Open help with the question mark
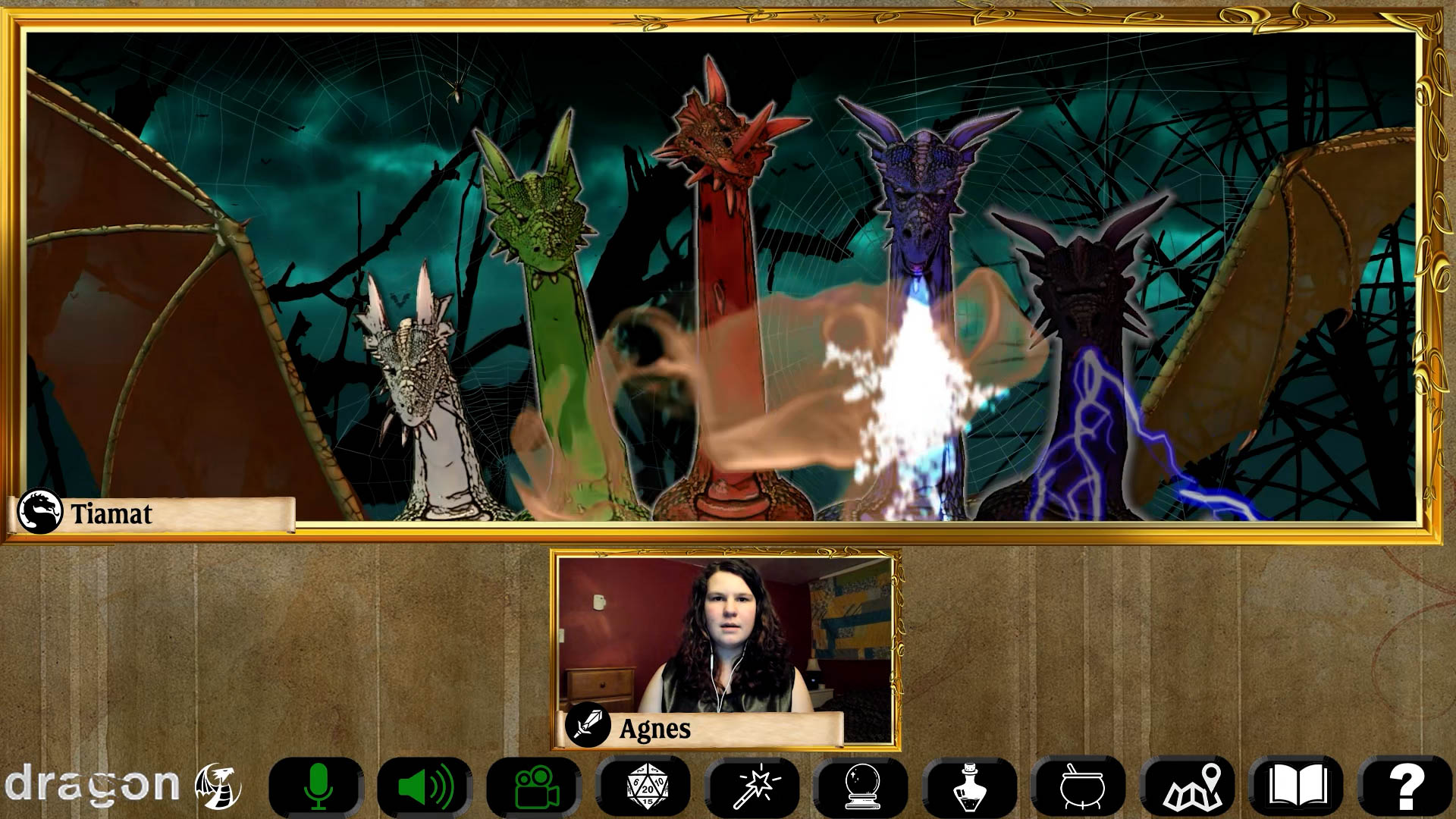Screen dimensions: 1456x819 (1405, 786)
